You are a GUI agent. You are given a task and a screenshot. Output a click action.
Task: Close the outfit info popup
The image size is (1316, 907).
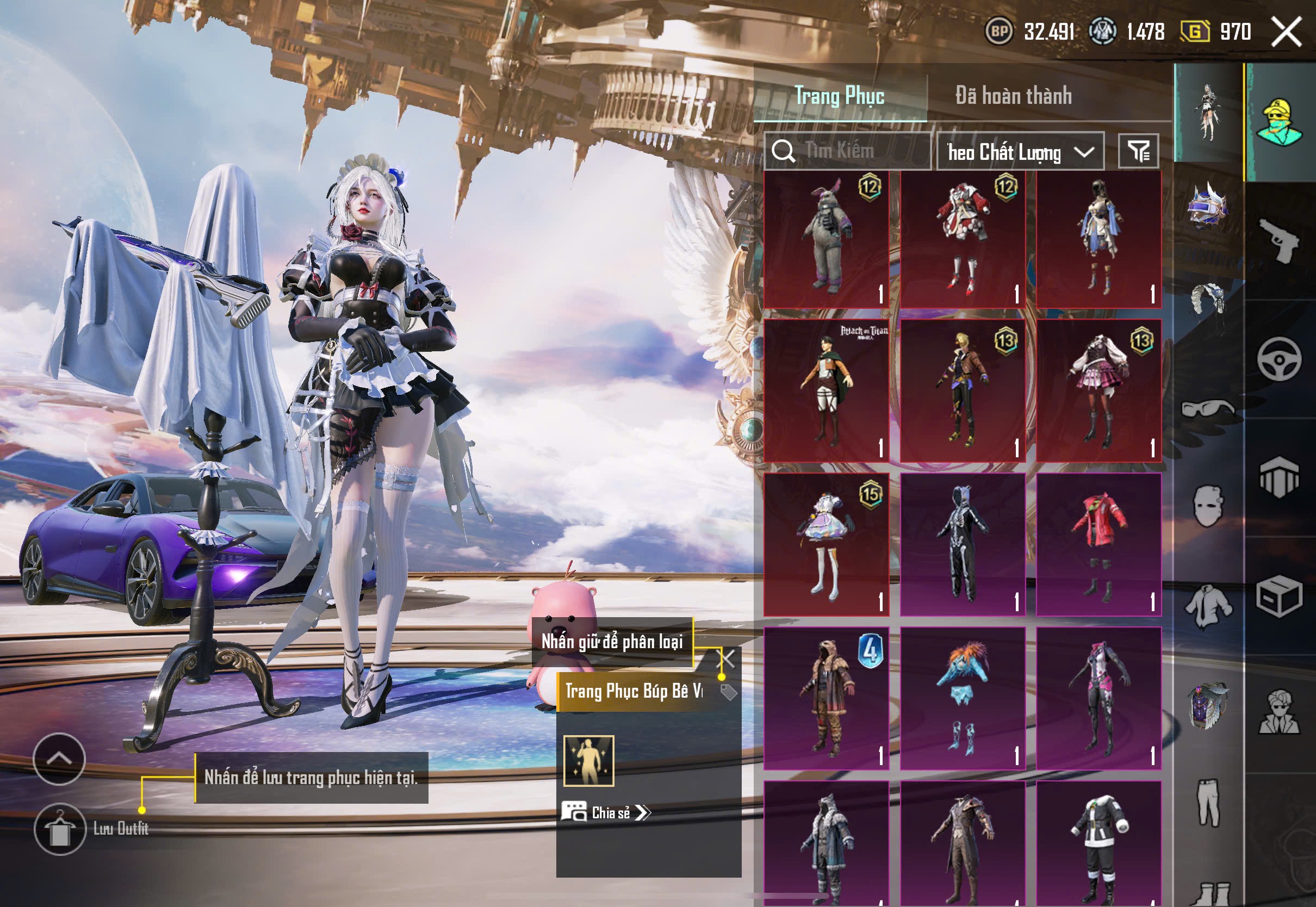[727, 659]
